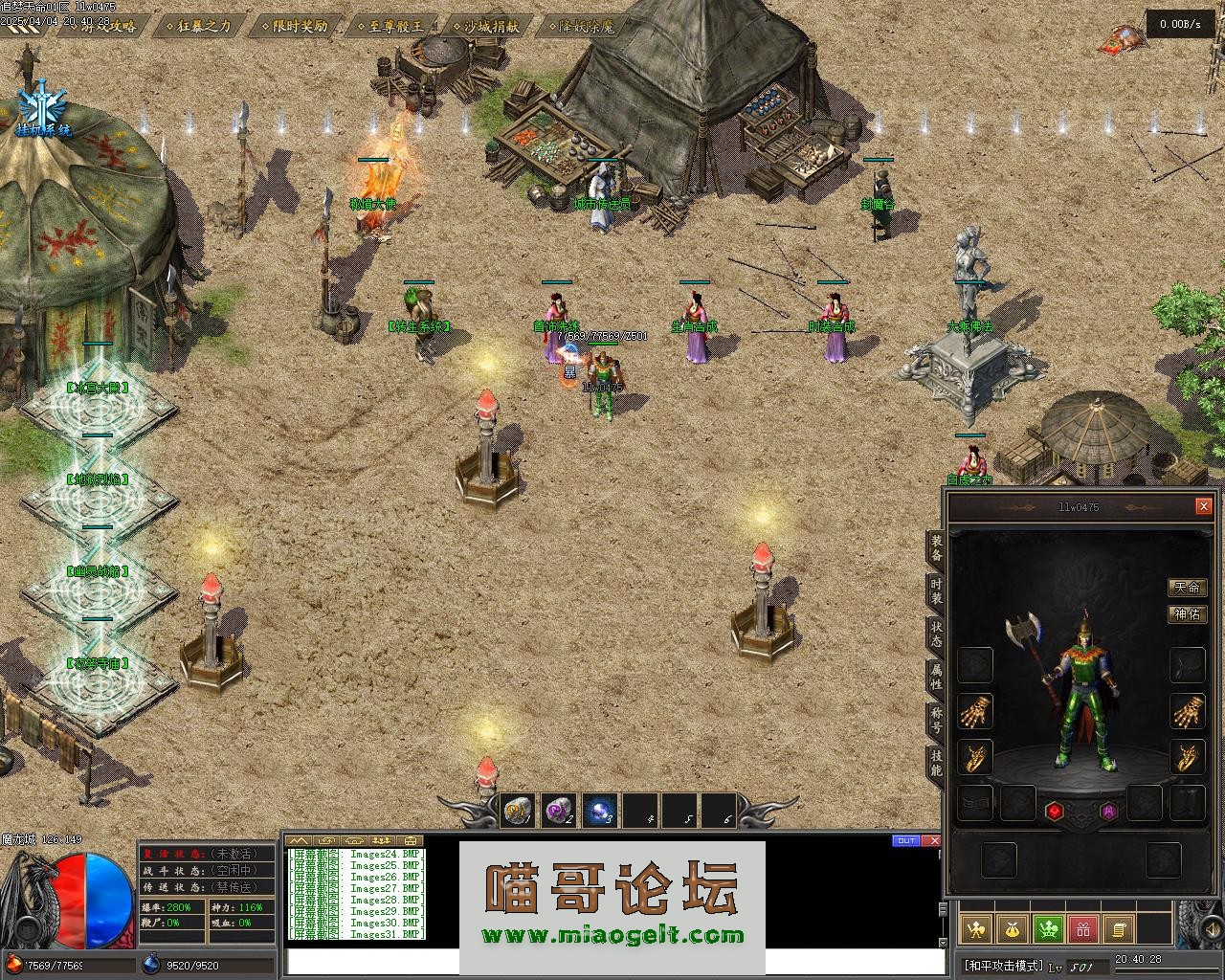Close the character equipment panel
The width and height of the screenshot is (1225, 980).
point(1203,506)
